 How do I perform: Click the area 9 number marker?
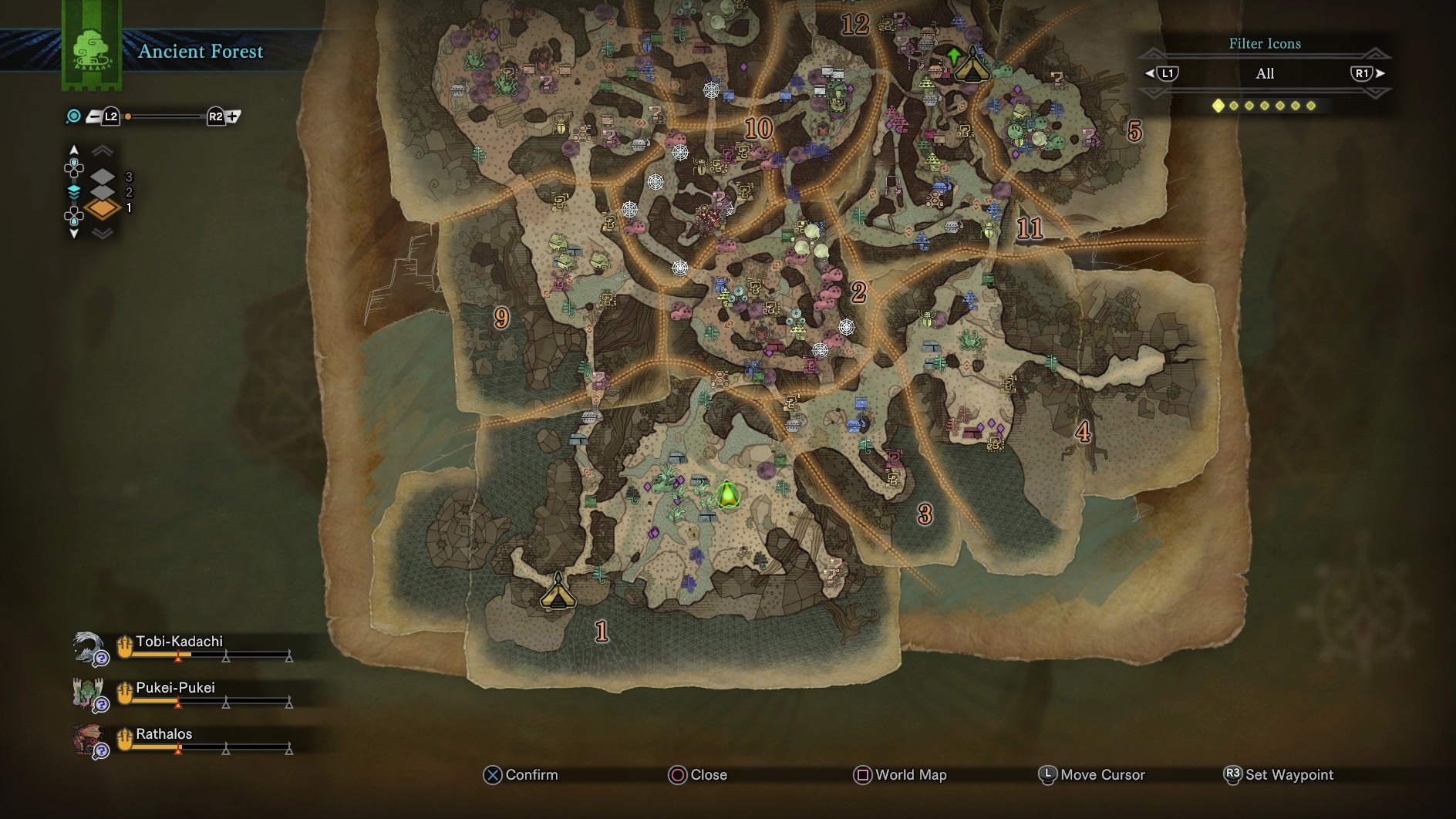click(501, 317)
